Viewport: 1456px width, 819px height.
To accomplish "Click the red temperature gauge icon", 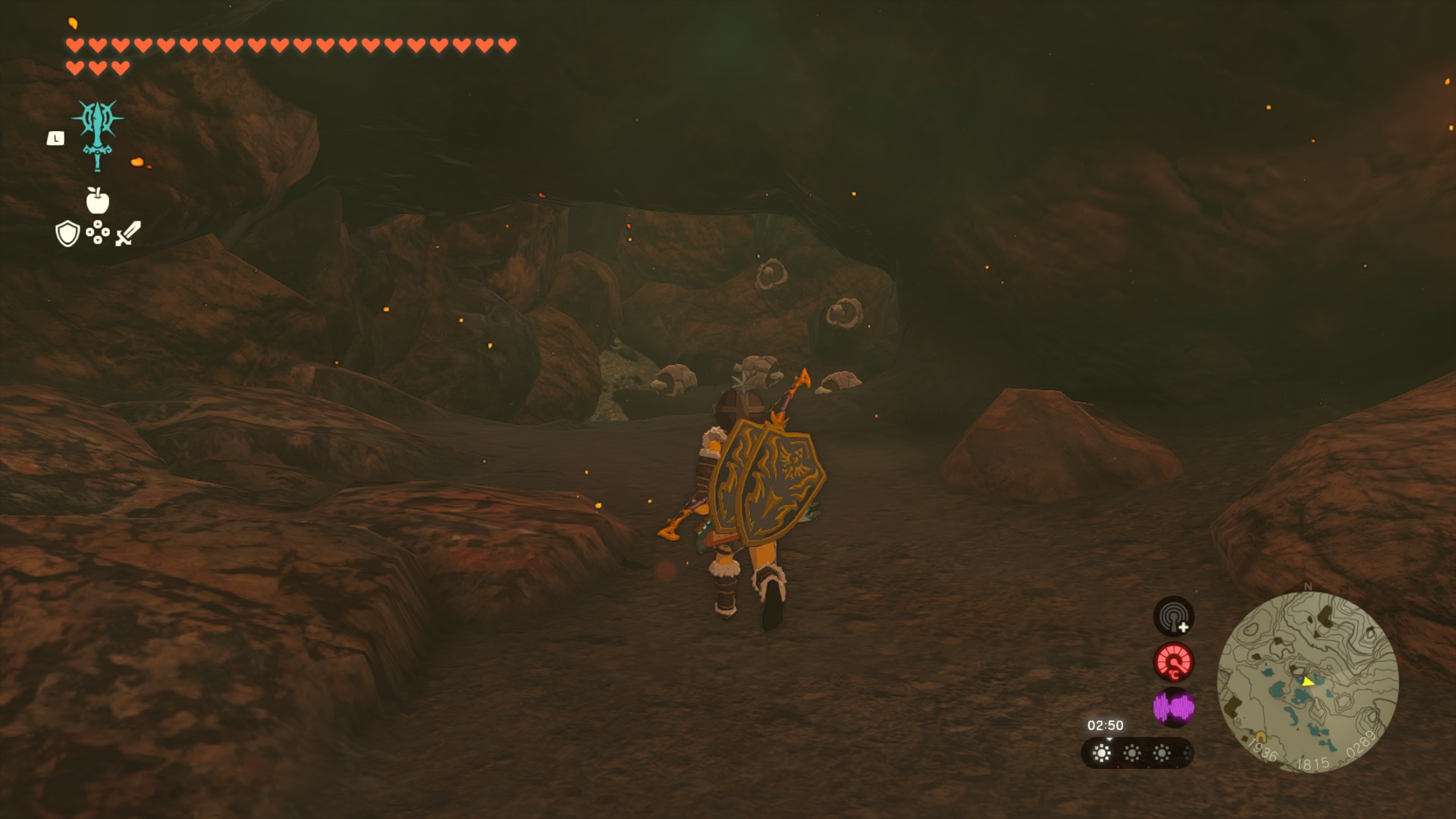I will (1173, 662).
